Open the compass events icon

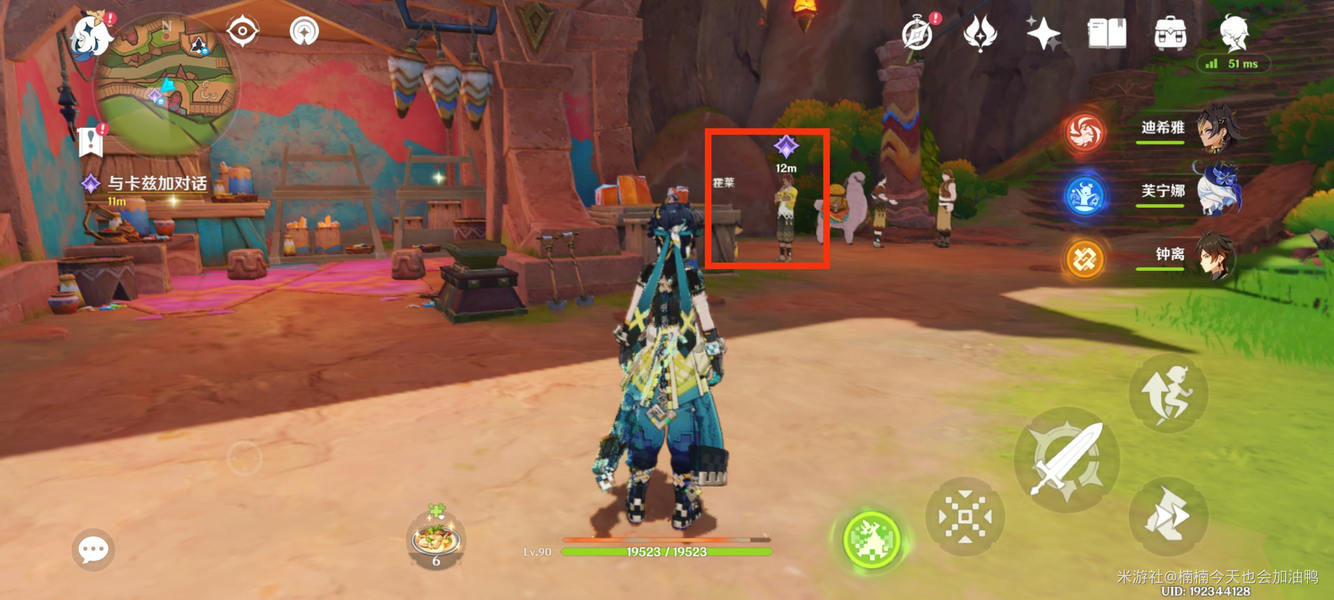click(917, 34)
